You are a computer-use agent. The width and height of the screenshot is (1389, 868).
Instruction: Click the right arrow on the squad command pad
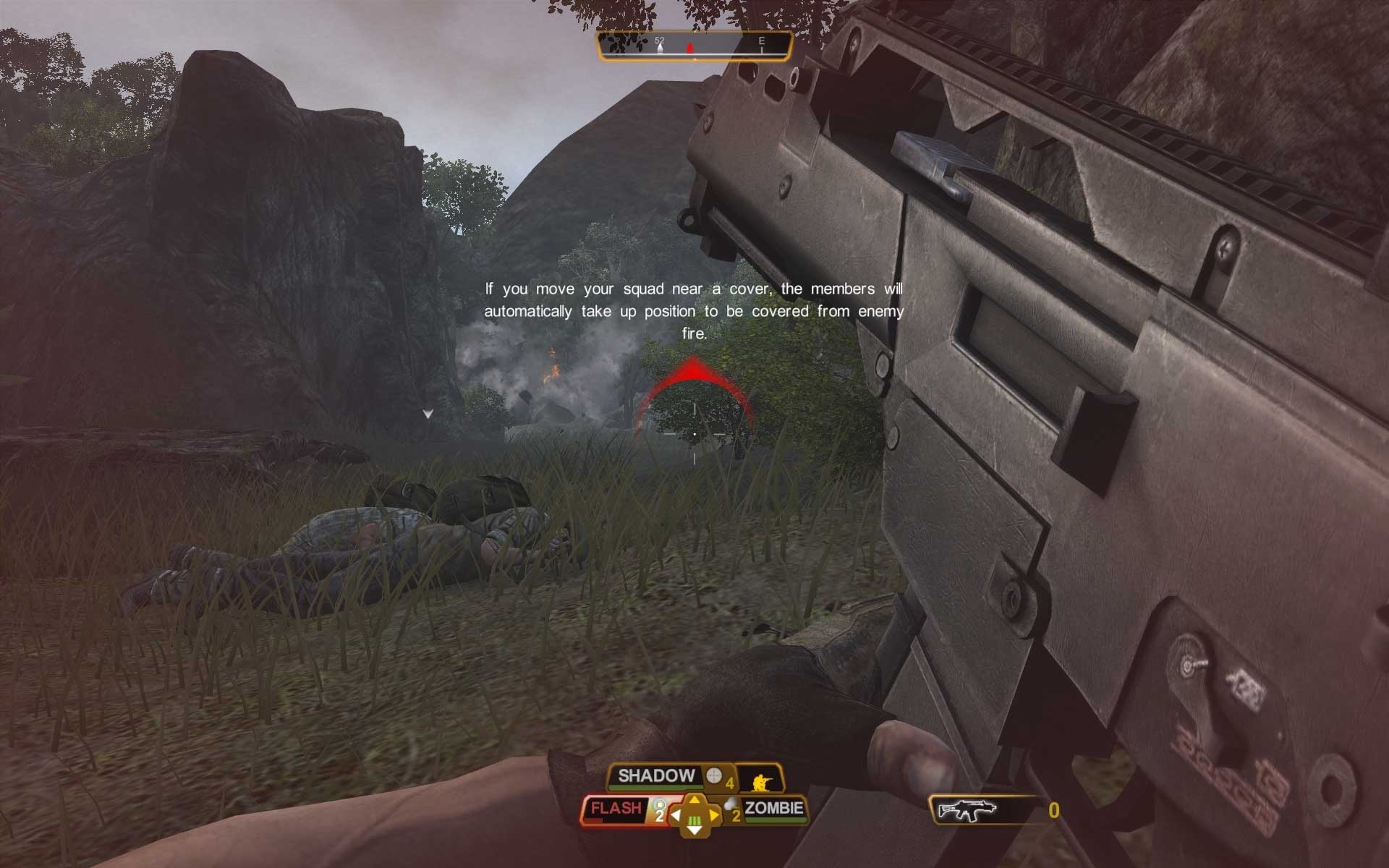click(x=715, y=814)
